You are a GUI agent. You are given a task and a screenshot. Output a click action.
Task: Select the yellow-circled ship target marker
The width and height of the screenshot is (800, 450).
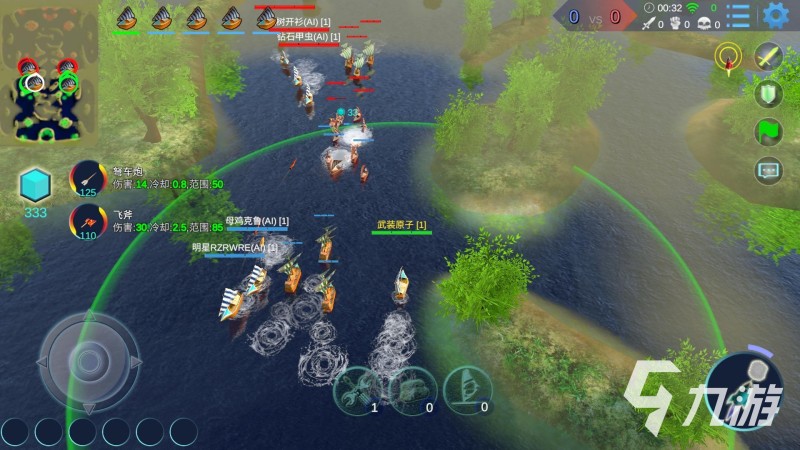coord(728,57)
